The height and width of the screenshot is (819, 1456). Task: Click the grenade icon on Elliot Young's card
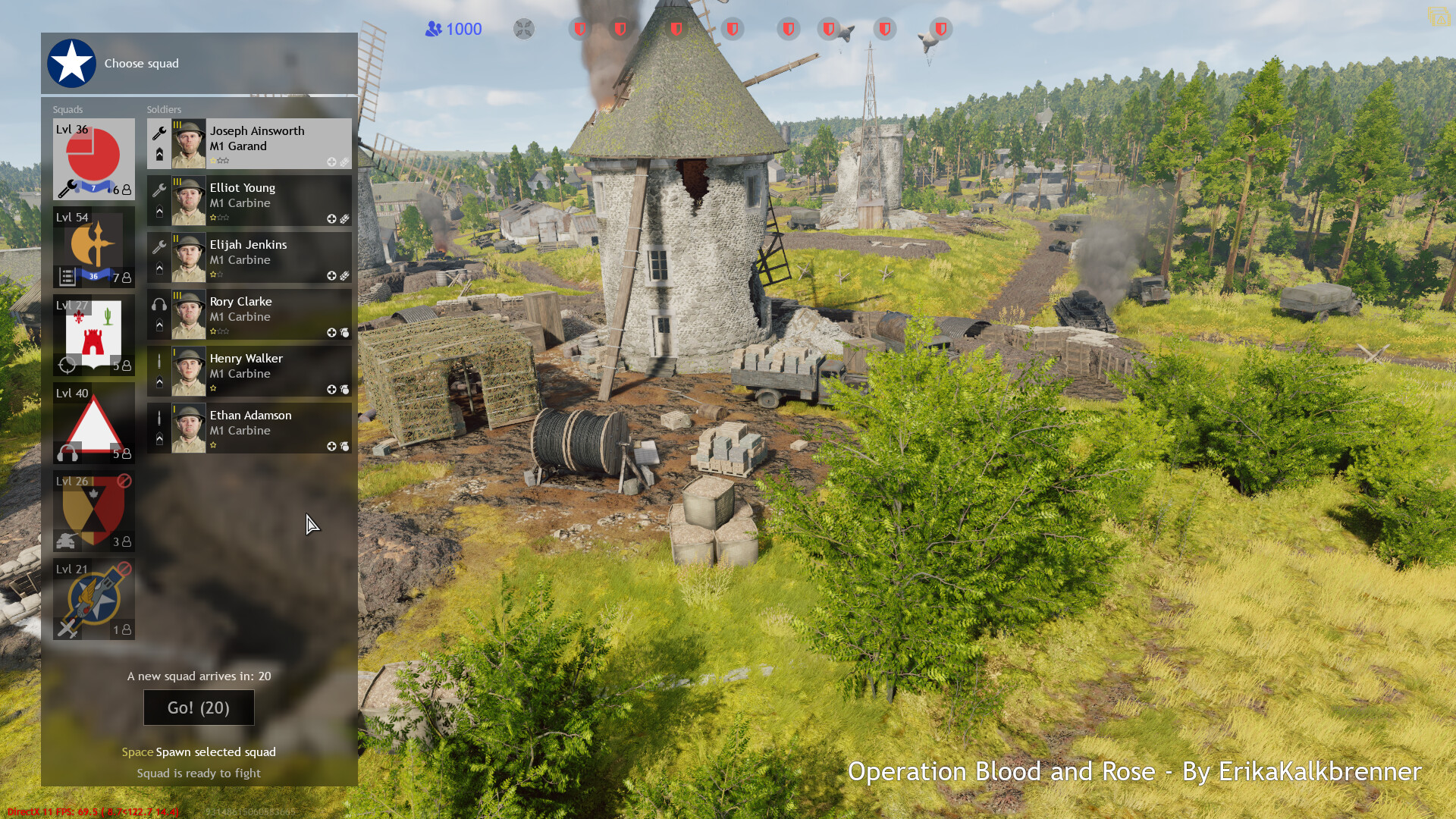[344, 218]
